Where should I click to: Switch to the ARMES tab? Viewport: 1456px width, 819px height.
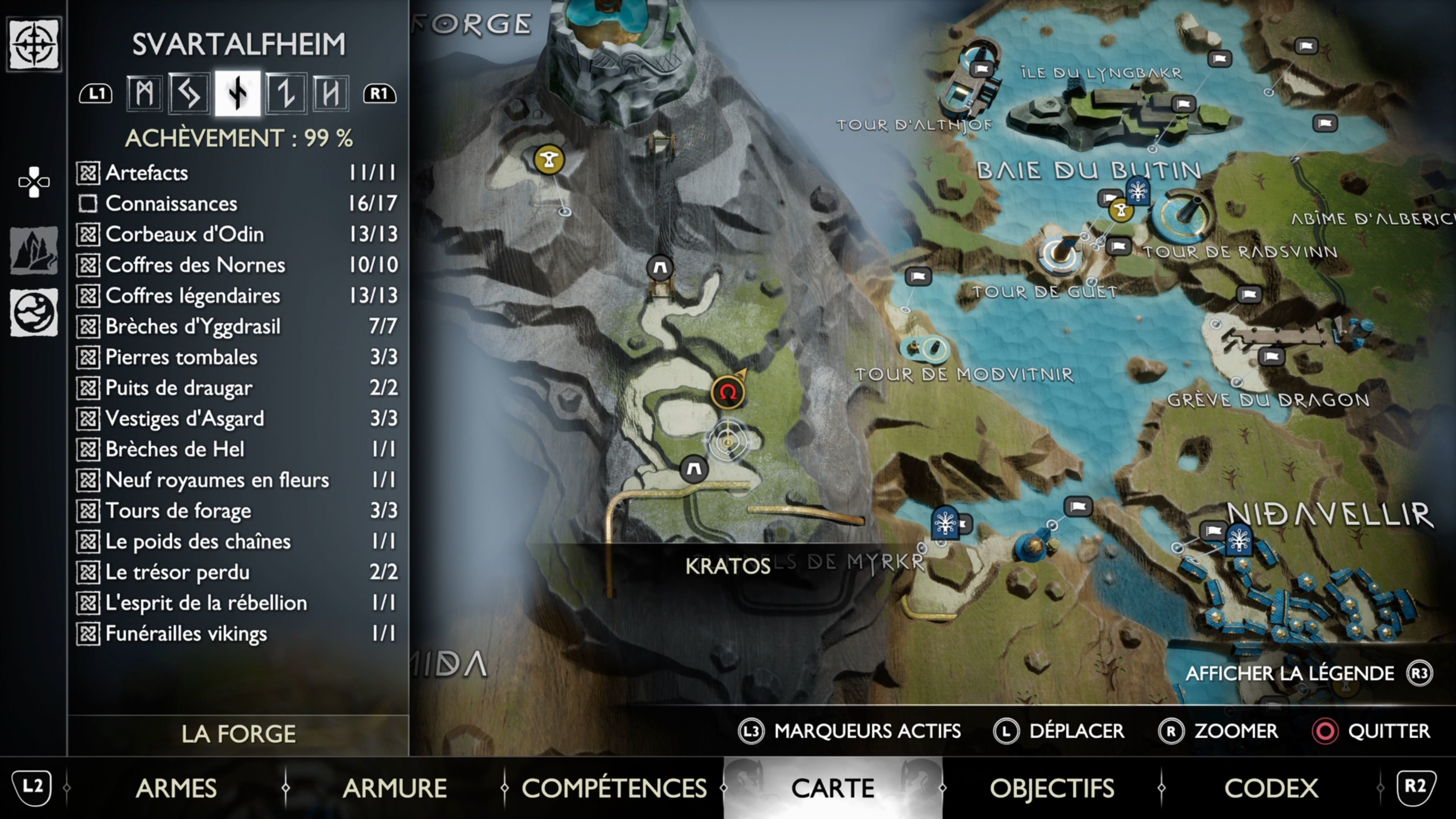coord(176,788)
